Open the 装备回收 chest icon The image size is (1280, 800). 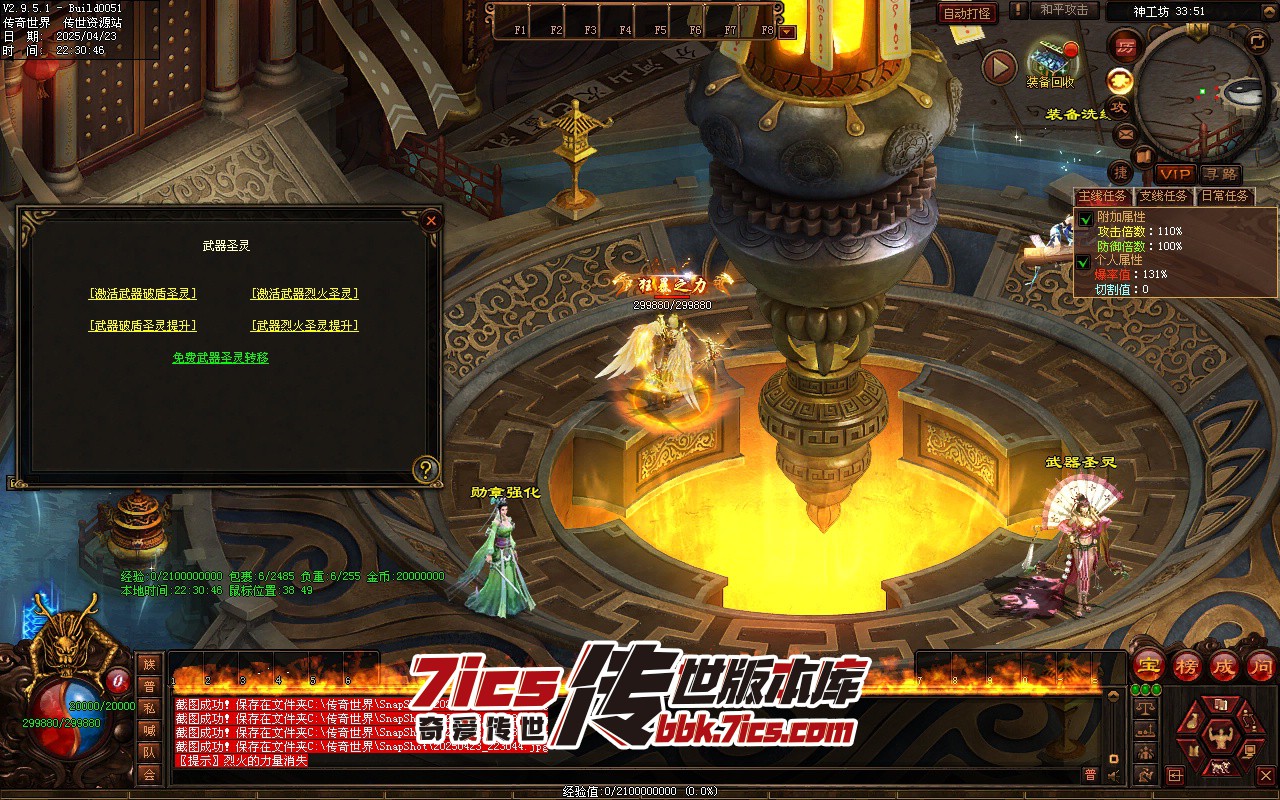pyautogui.click(x=1050, y=60)
